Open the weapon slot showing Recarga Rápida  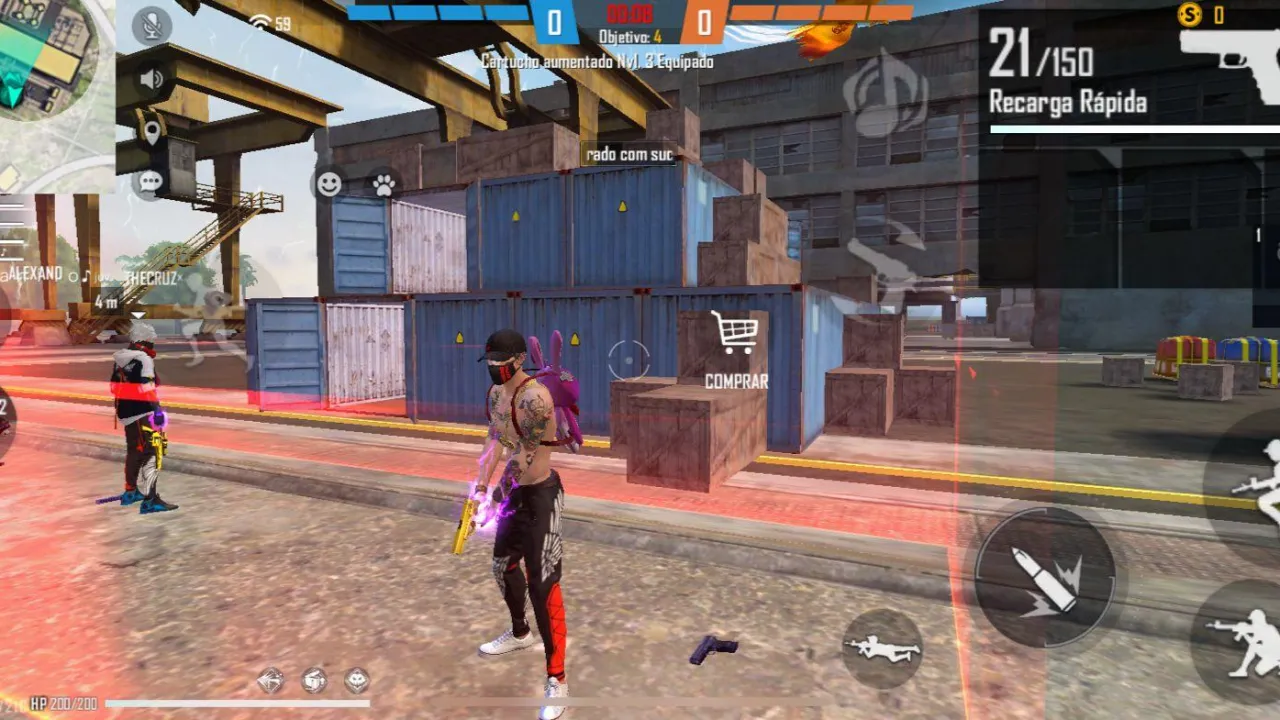pyautogui.click(x=1070, y=100)
